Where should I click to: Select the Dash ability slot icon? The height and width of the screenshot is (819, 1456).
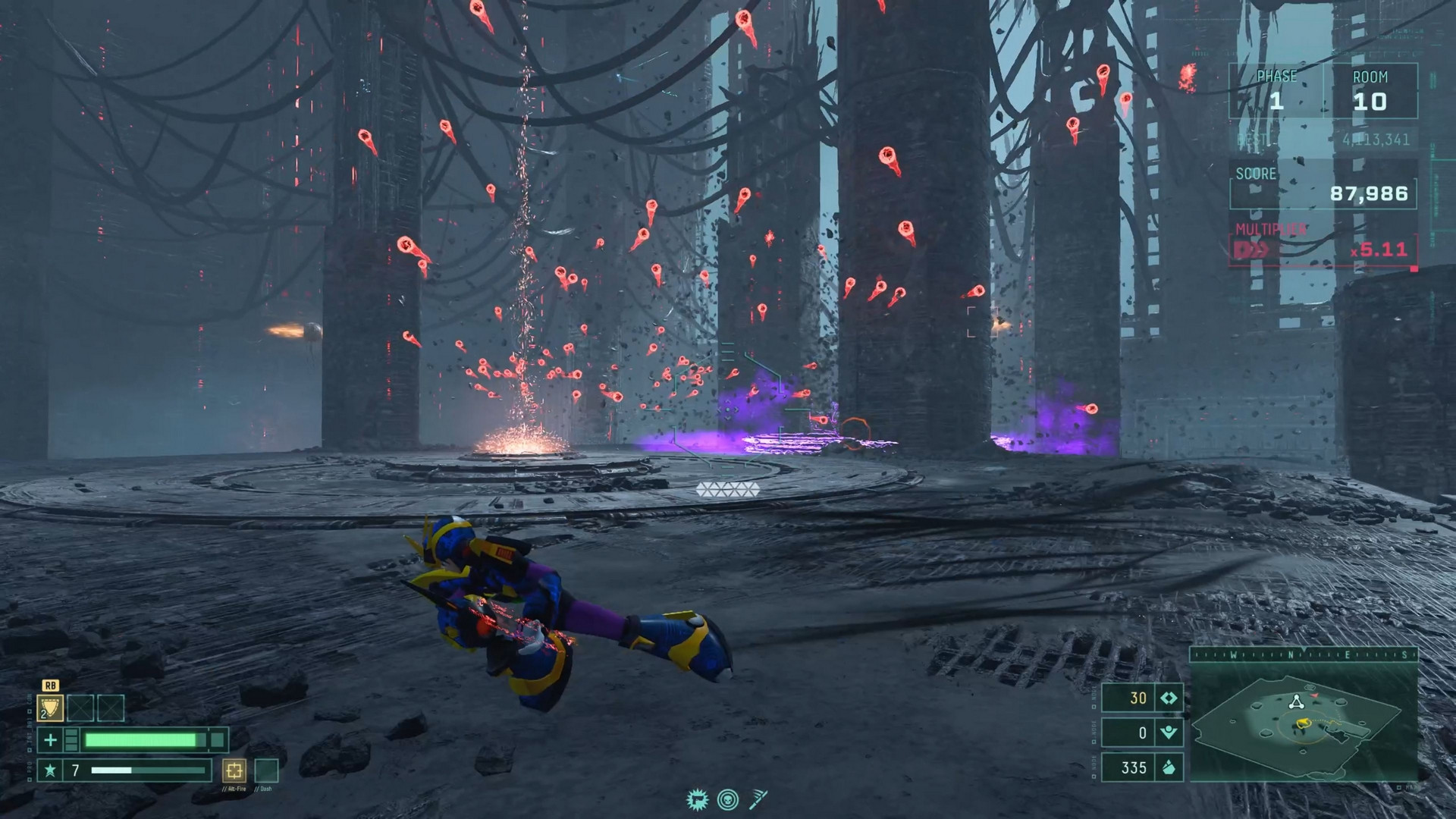[x=265, y=772]
